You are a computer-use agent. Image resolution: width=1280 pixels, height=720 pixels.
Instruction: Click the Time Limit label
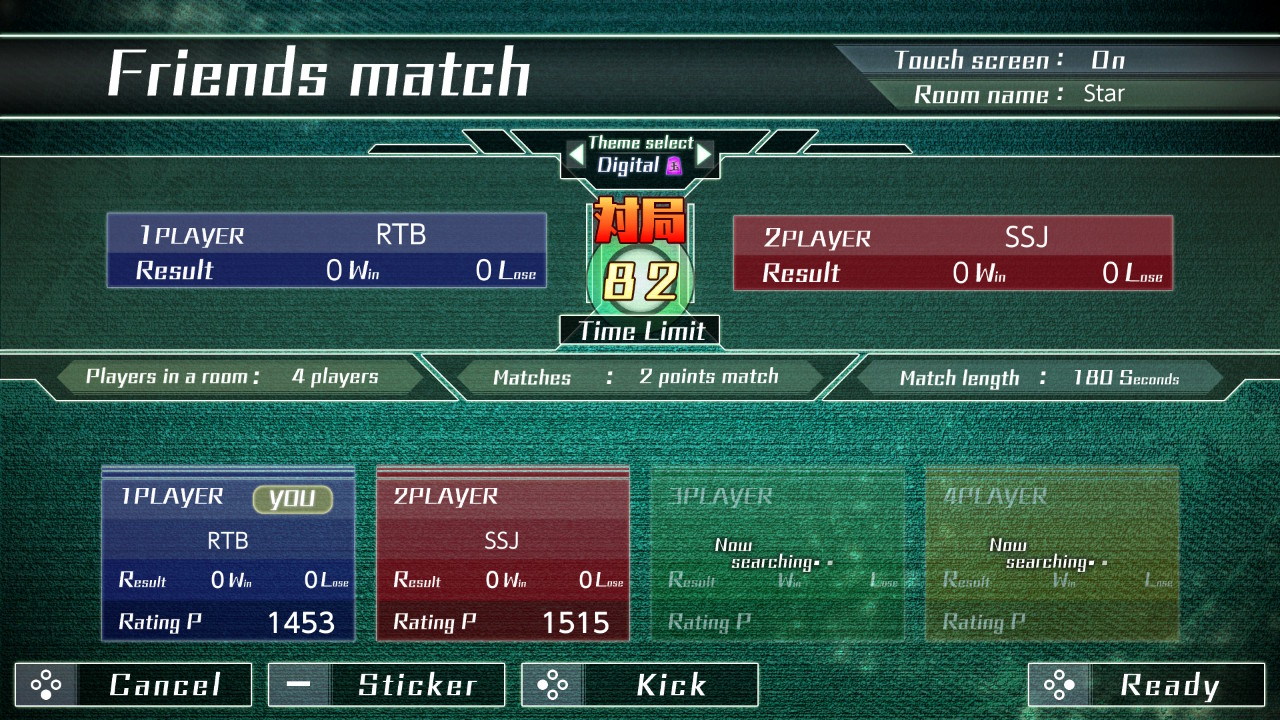[639, 331]
